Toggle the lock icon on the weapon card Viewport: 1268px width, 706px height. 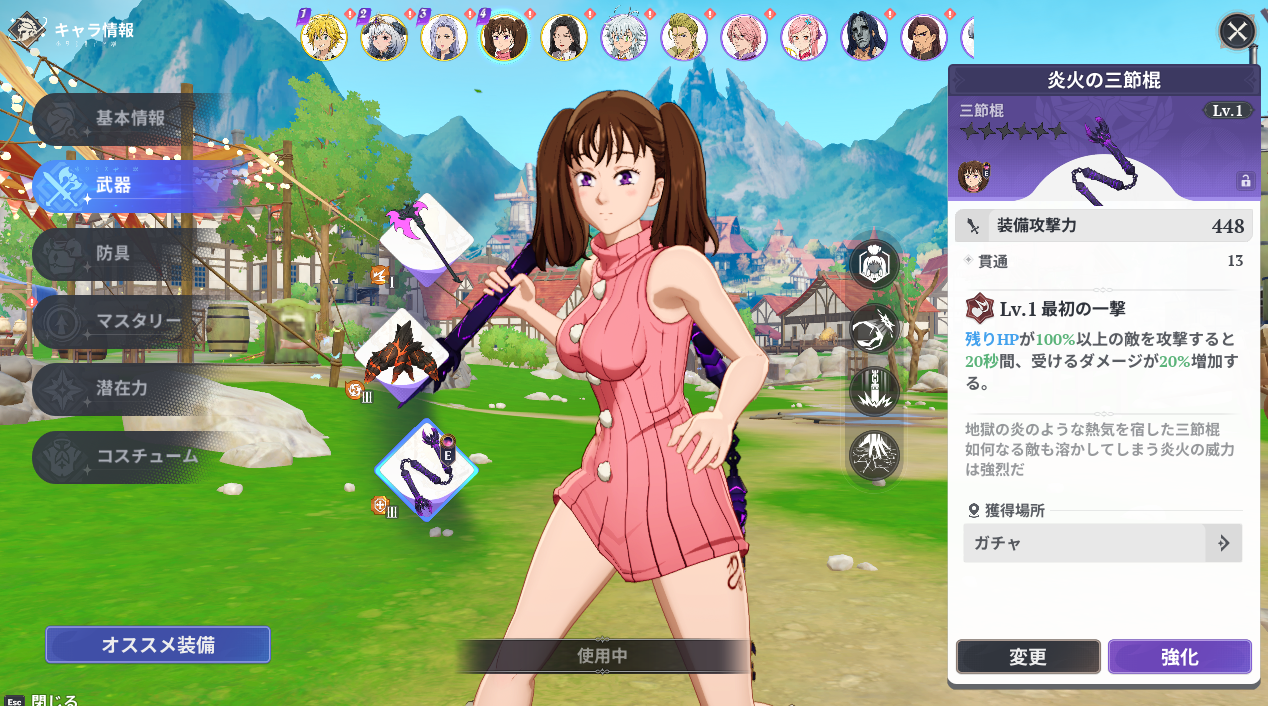1245,181
